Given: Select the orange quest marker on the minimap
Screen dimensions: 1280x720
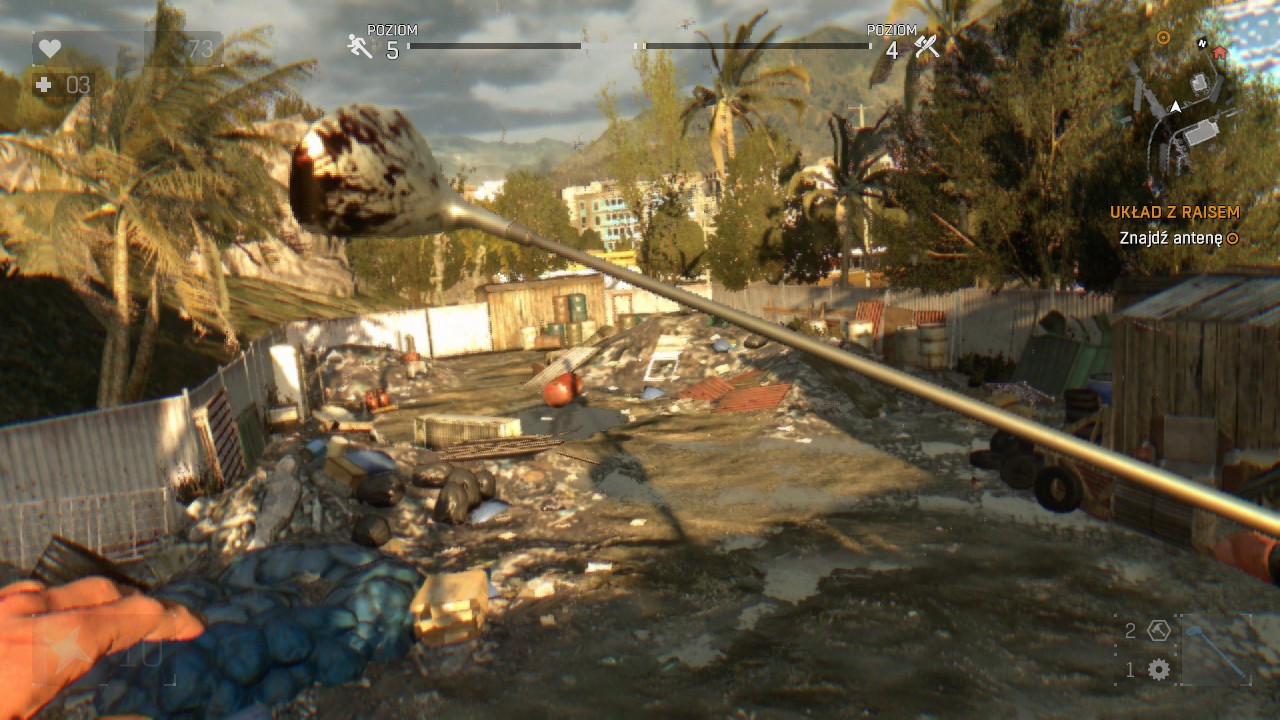Looking at the screenshot, I should (x=1162, y=37).
